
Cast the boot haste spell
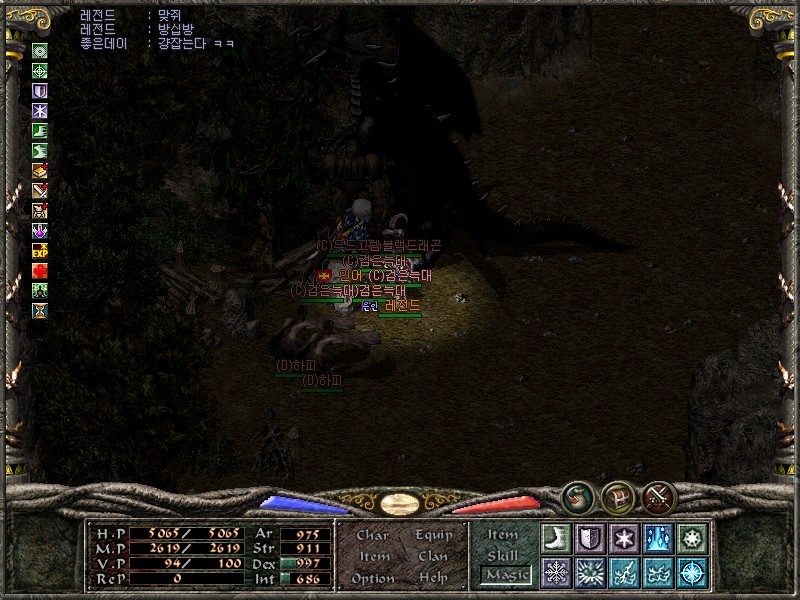click(556, 538)
